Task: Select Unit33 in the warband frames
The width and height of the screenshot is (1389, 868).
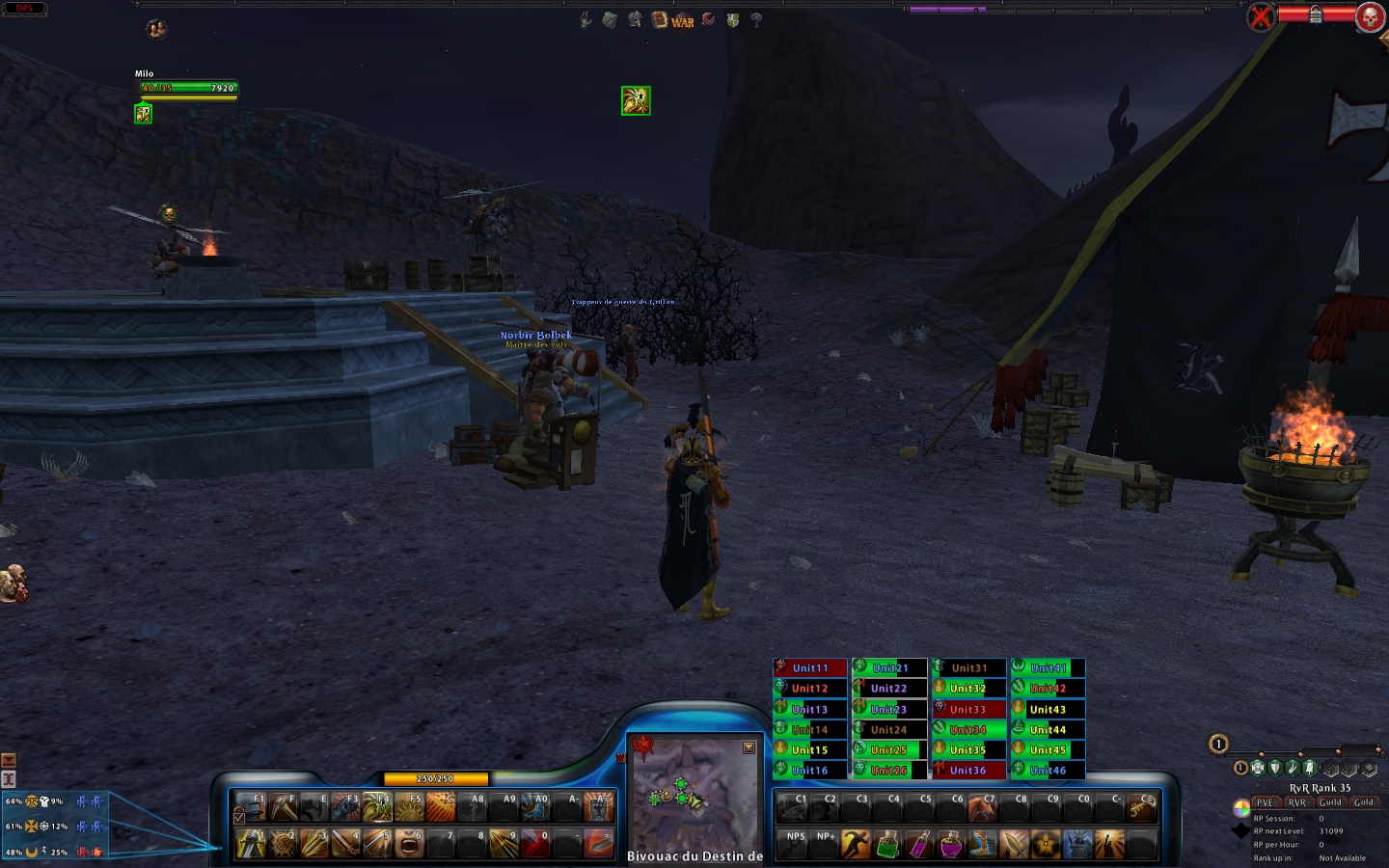Action: pyautogui.click(x=968, y=709)
